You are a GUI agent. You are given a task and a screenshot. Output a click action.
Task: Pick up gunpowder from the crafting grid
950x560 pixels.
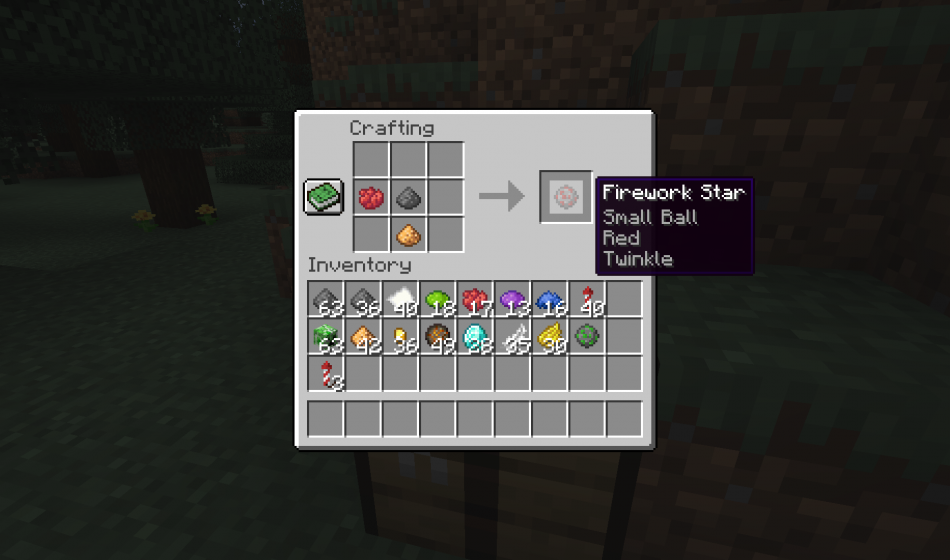tap(408, 196)
